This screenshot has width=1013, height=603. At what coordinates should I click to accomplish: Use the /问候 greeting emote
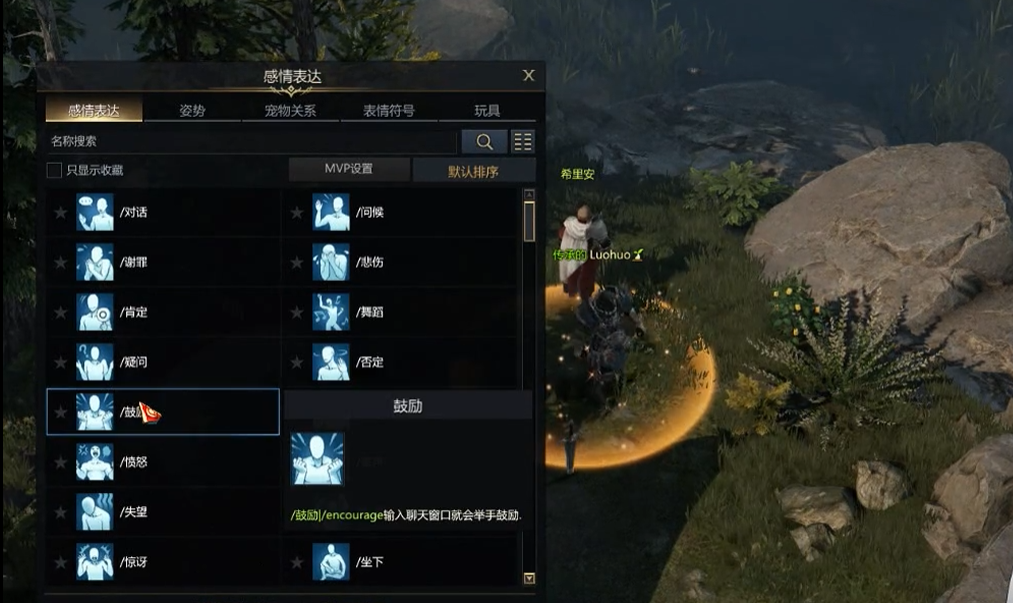tap(369, 212)
